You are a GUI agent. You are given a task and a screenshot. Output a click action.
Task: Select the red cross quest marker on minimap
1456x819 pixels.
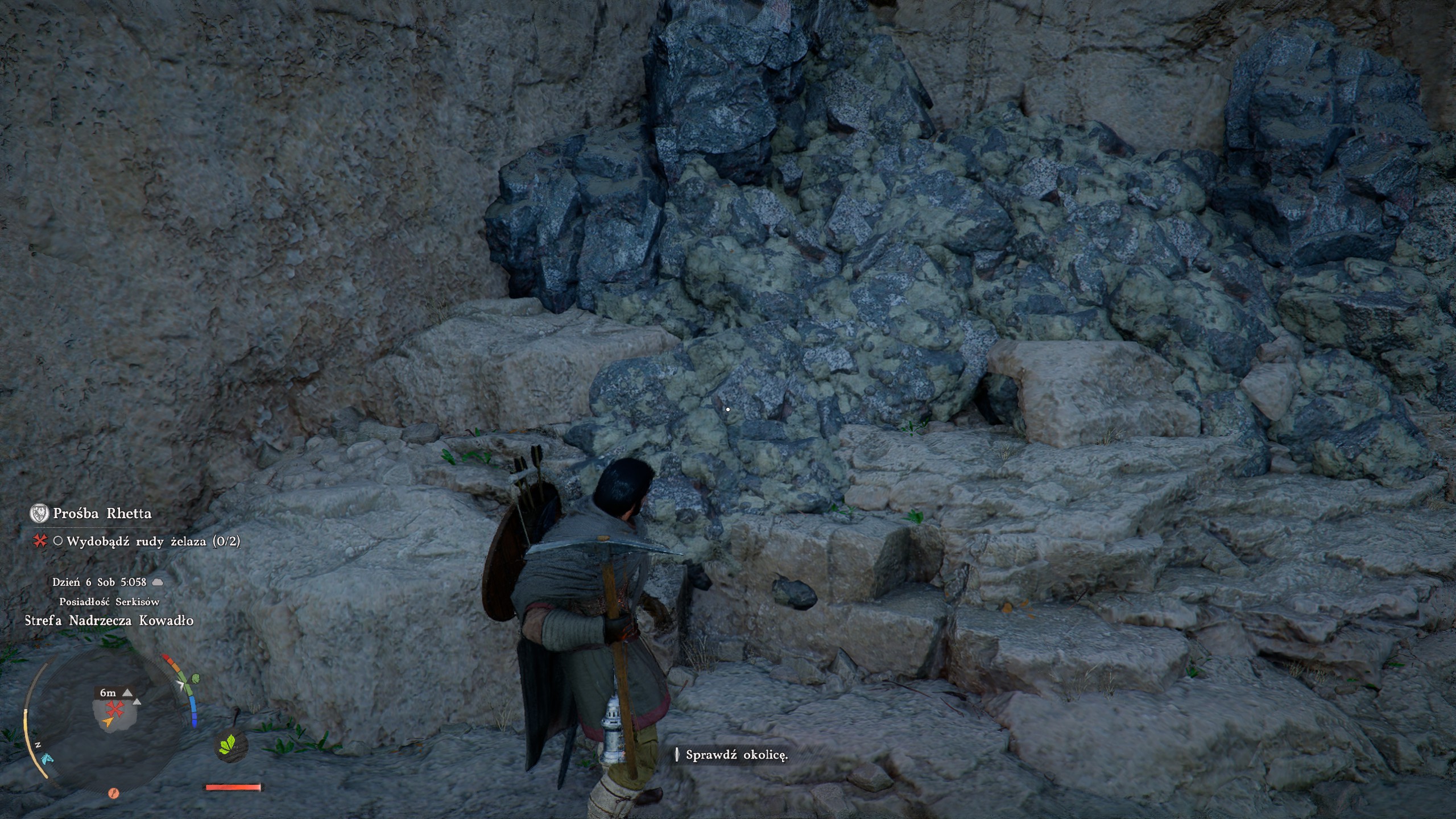115,709
